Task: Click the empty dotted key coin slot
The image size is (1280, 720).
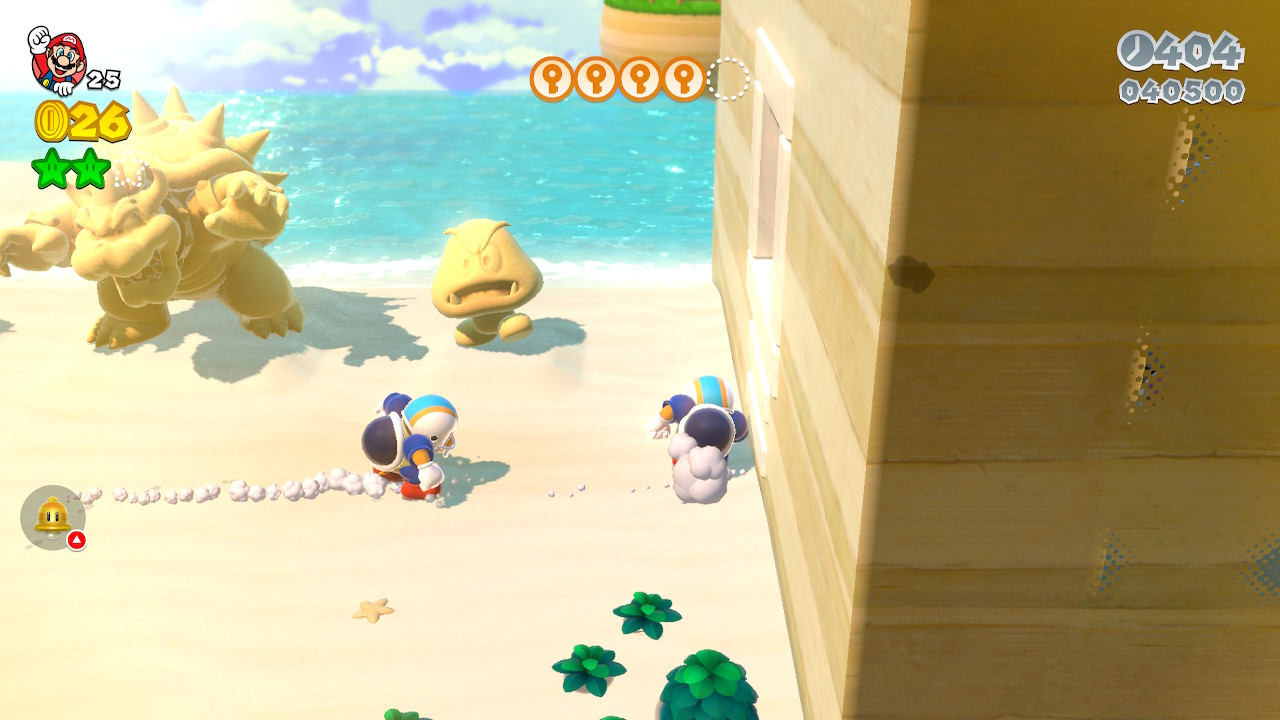Action: tap(728, 79)
